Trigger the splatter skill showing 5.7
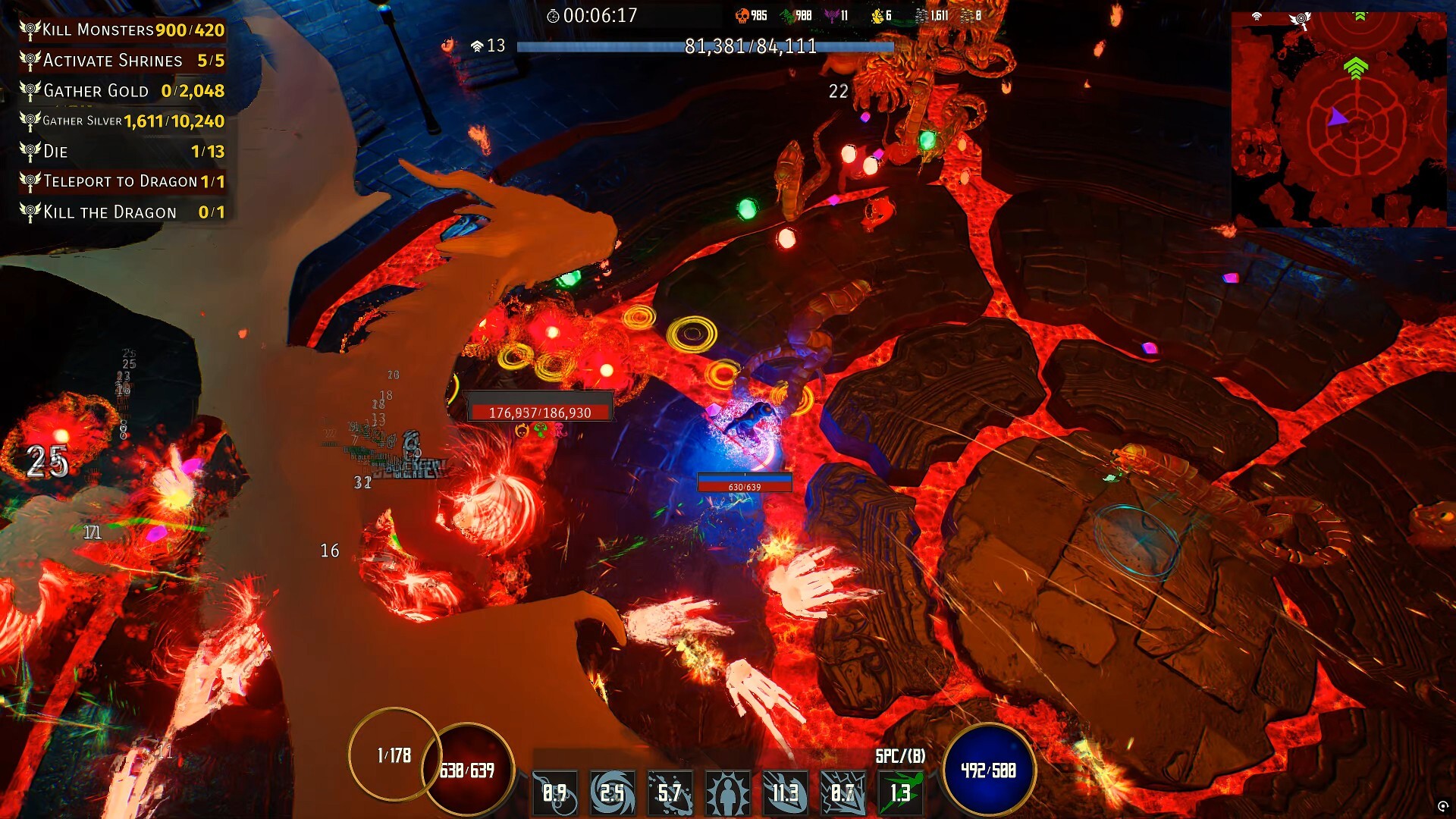The image size is (1456, 819). 670,793
